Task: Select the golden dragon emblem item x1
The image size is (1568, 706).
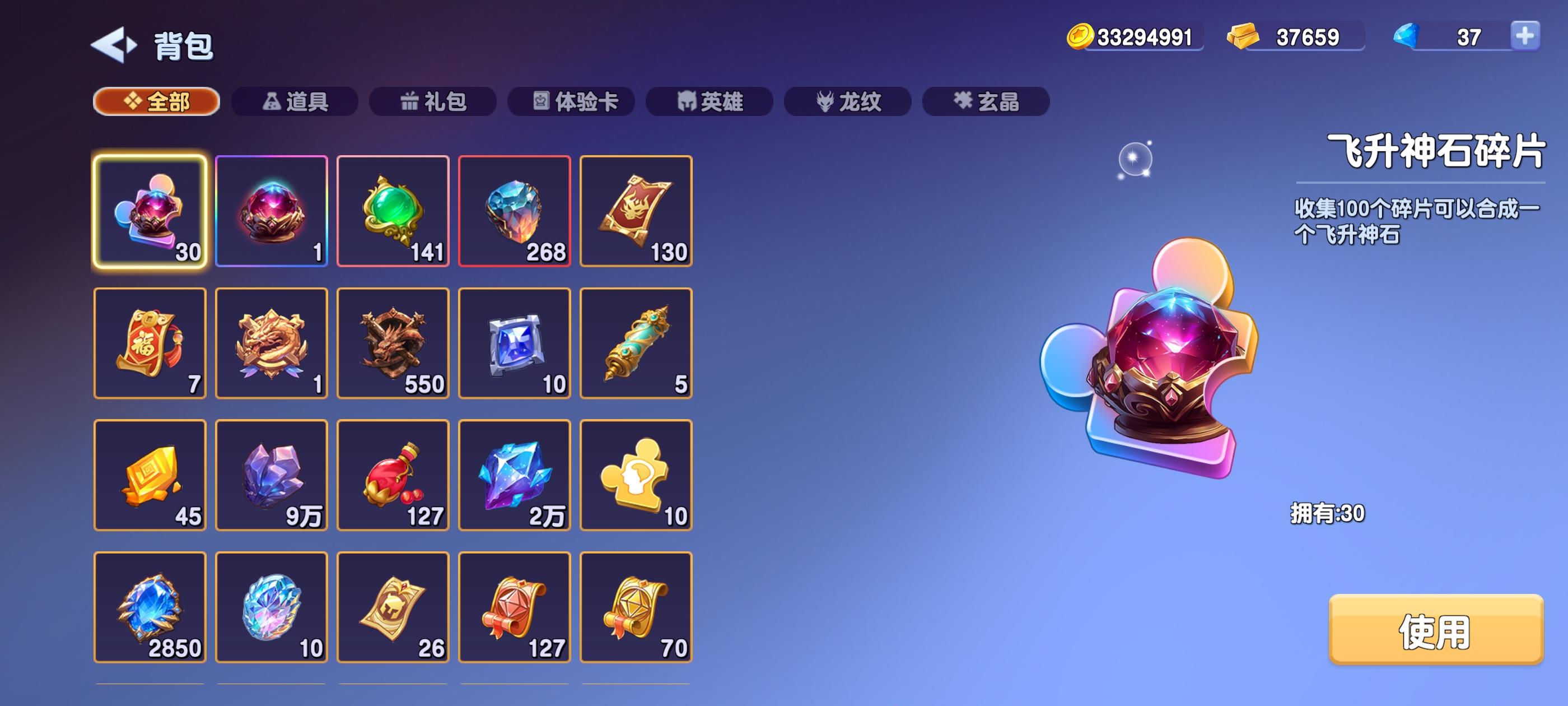Action: point(272,343)
